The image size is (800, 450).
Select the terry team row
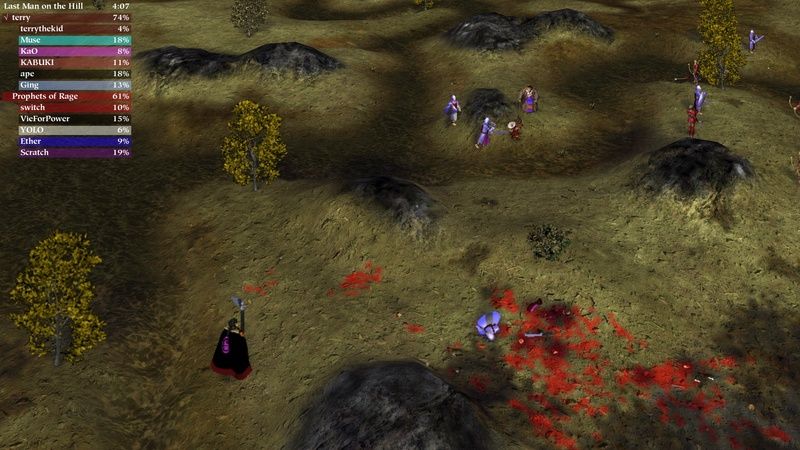(66, 18)
